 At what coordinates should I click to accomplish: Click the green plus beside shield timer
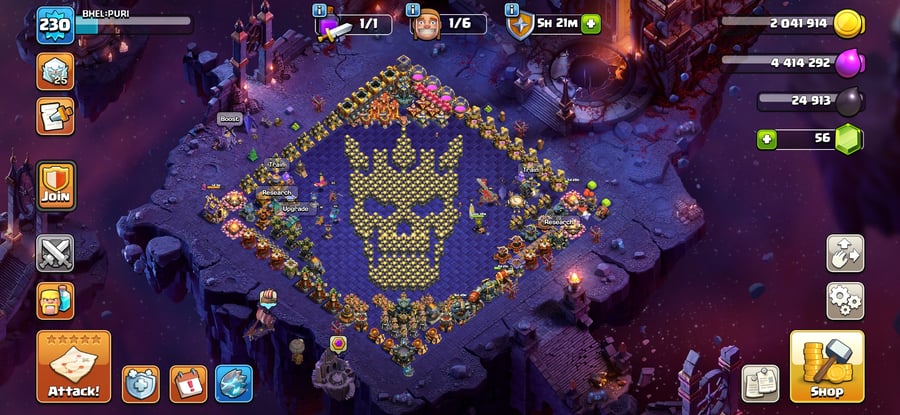pyautogui.click(x=589, y=23)
